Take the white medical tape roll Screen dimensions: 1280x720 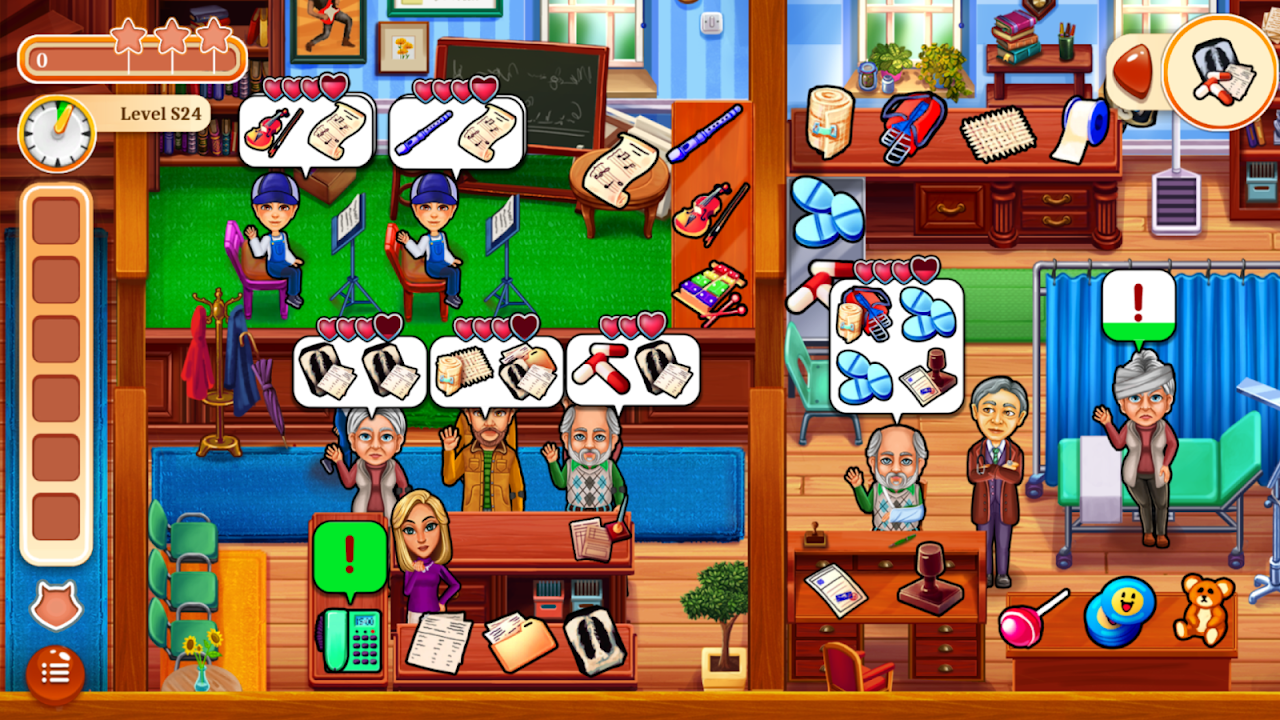pyautogui.click(x=1081, y=128)
